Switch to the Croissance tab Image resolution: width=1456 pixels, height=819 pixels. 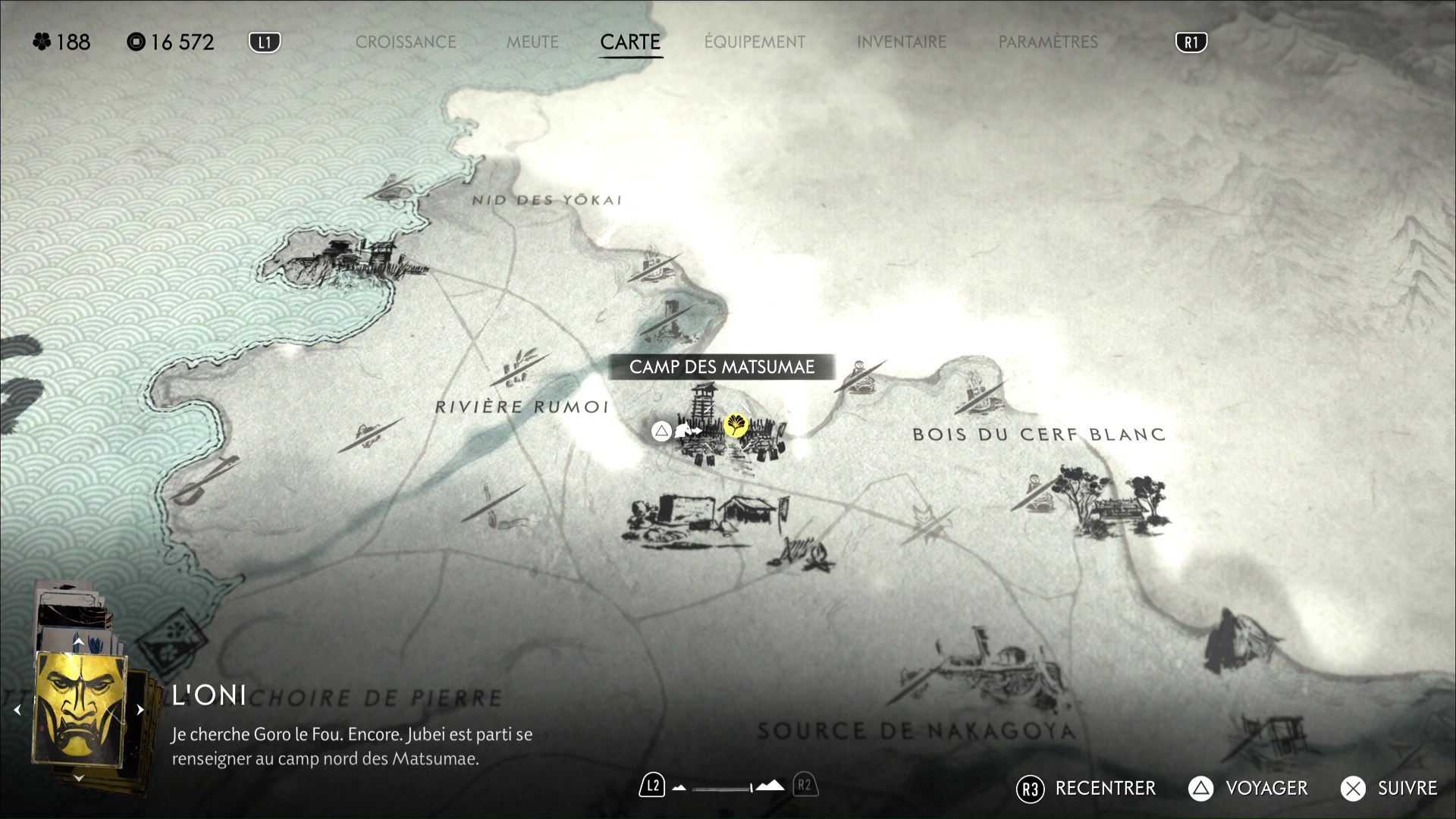pyautogui.click(x=406, y=42)
